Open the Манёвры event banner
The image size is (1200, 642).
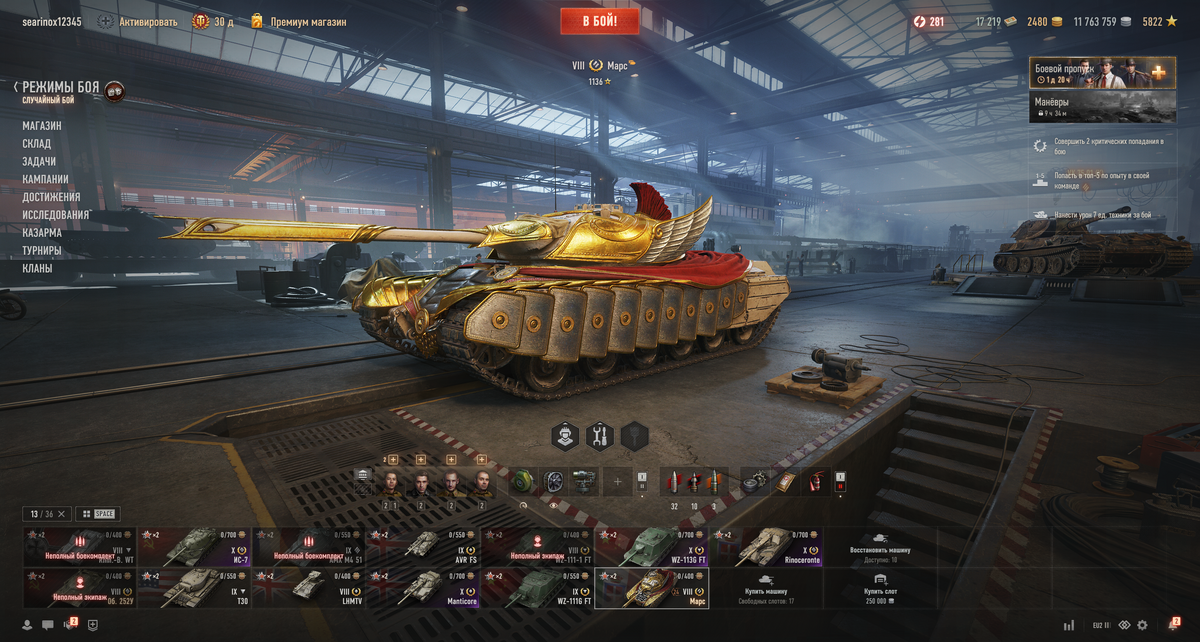click(1099, 107)
